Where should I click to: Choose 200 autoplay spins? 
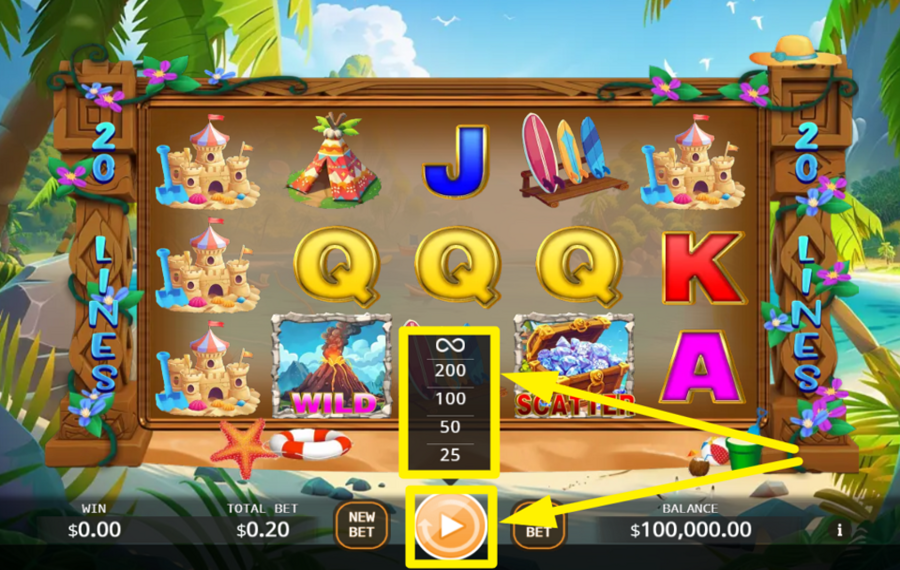click(450, 371)
